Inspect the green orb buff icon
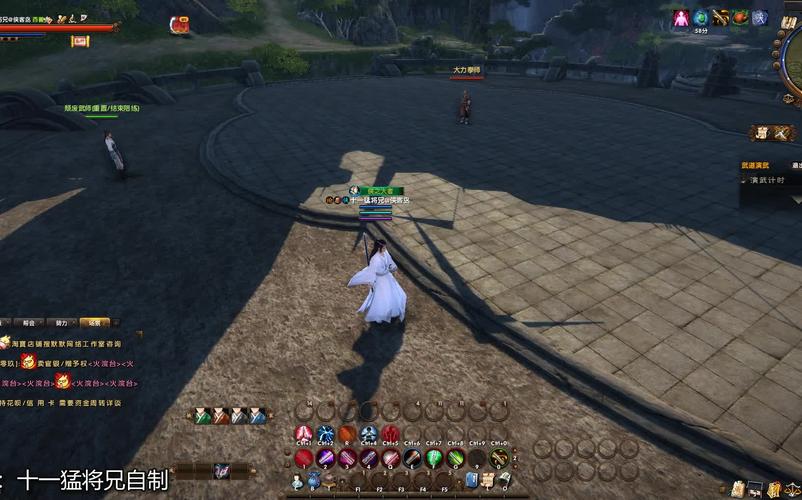The height and width of the screenshot is (500, 802). 701,18
